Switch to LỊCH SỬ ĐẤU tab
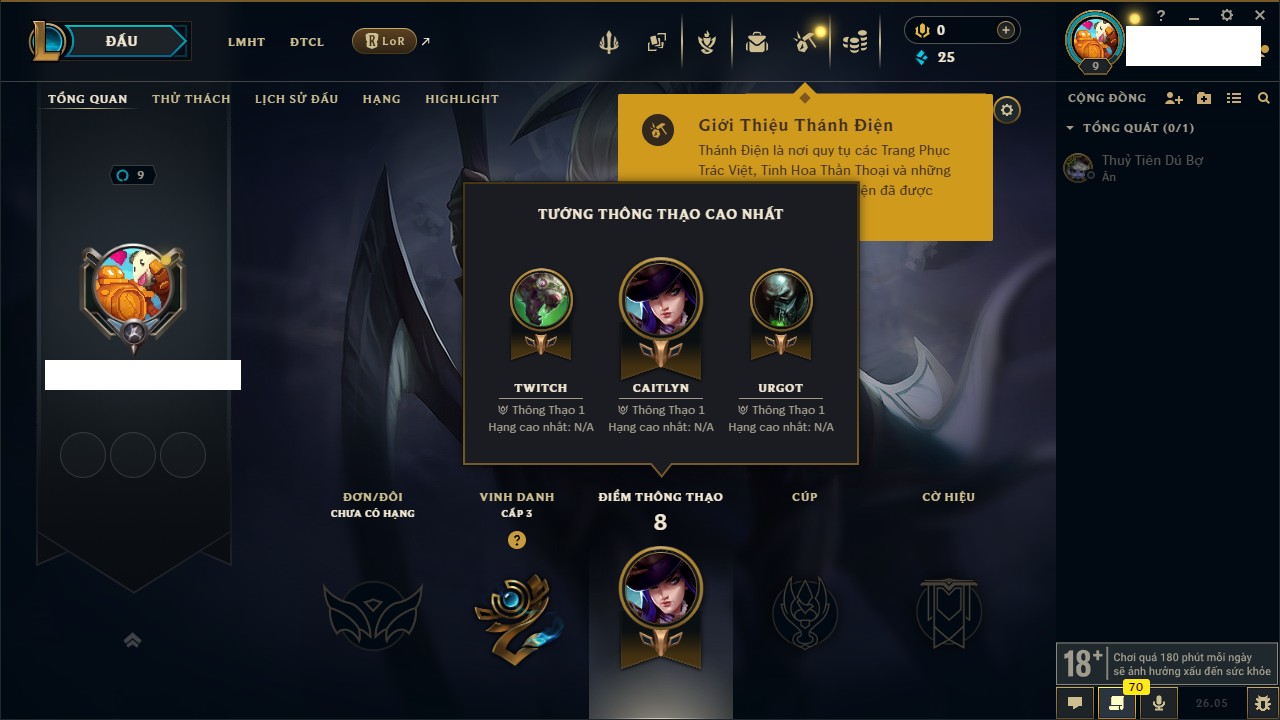Screen dimensions: 1280x720 tap(296, 99)
